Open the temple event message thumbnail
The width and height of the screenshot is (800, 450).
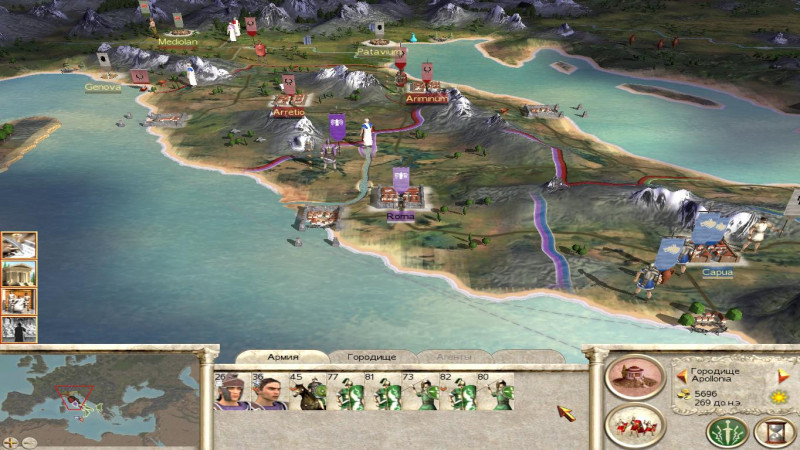point(19,273)
